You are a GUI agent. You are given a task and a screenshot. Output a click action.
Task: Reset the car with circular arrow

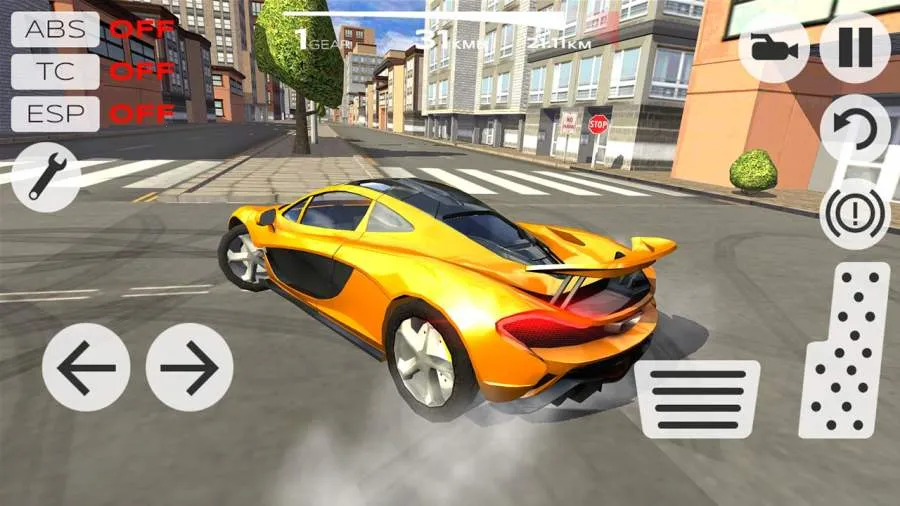point(855,129)
